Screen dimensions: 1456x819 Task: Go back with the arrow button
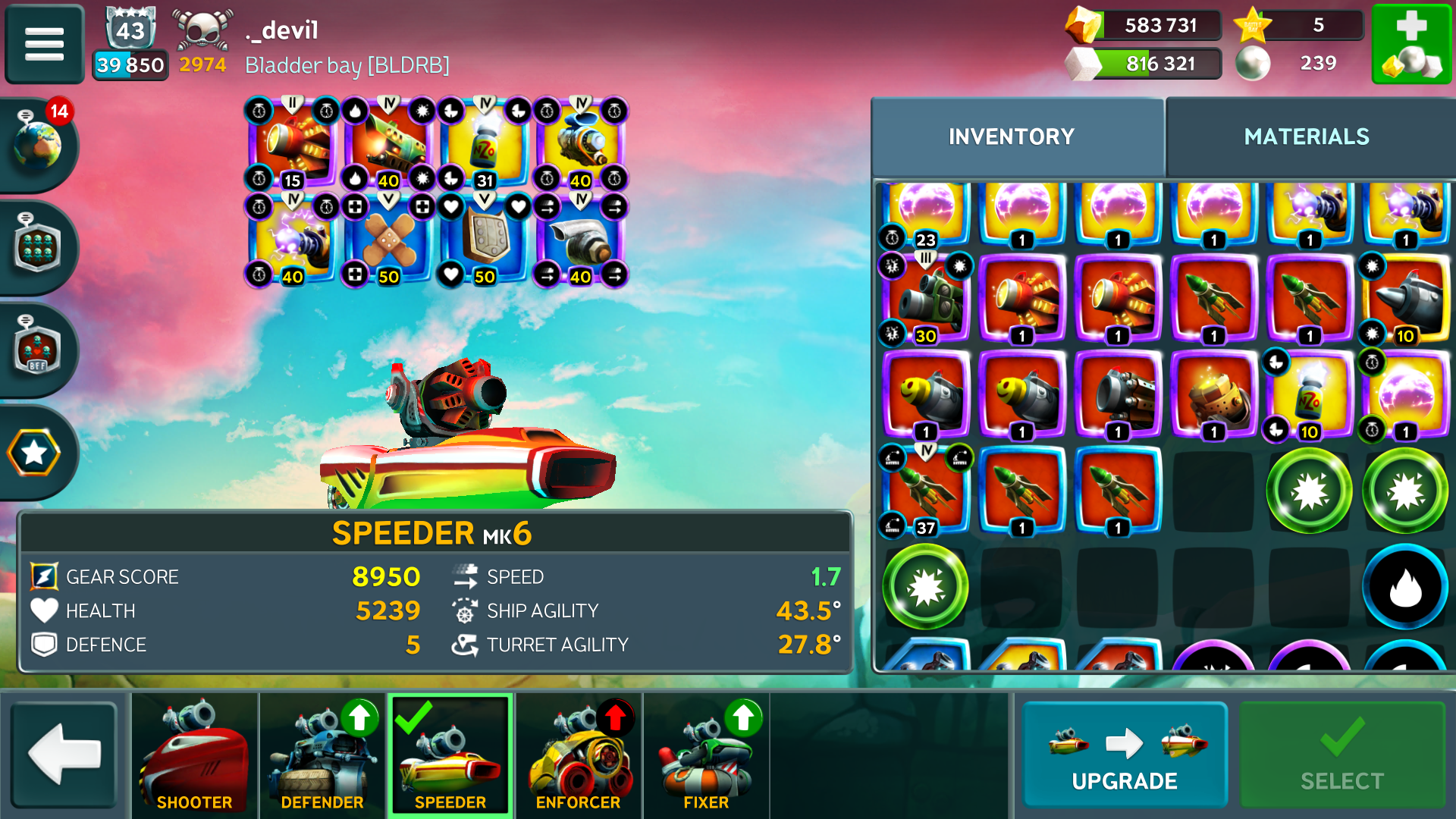coord(64,755)
